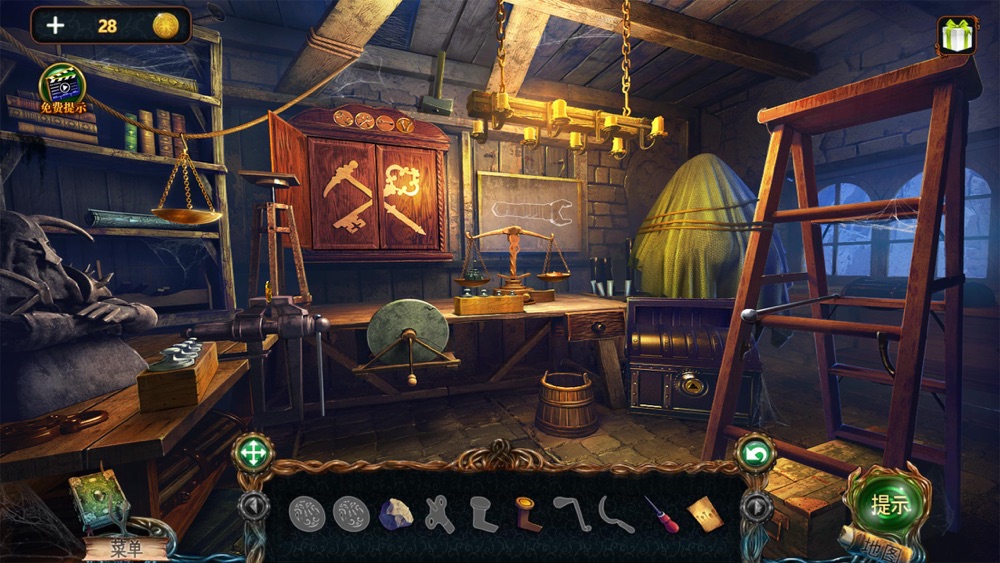Viewport: 1000px width, 563px height.
Task: Add coins with the plus button
Action: click(55, 26)
